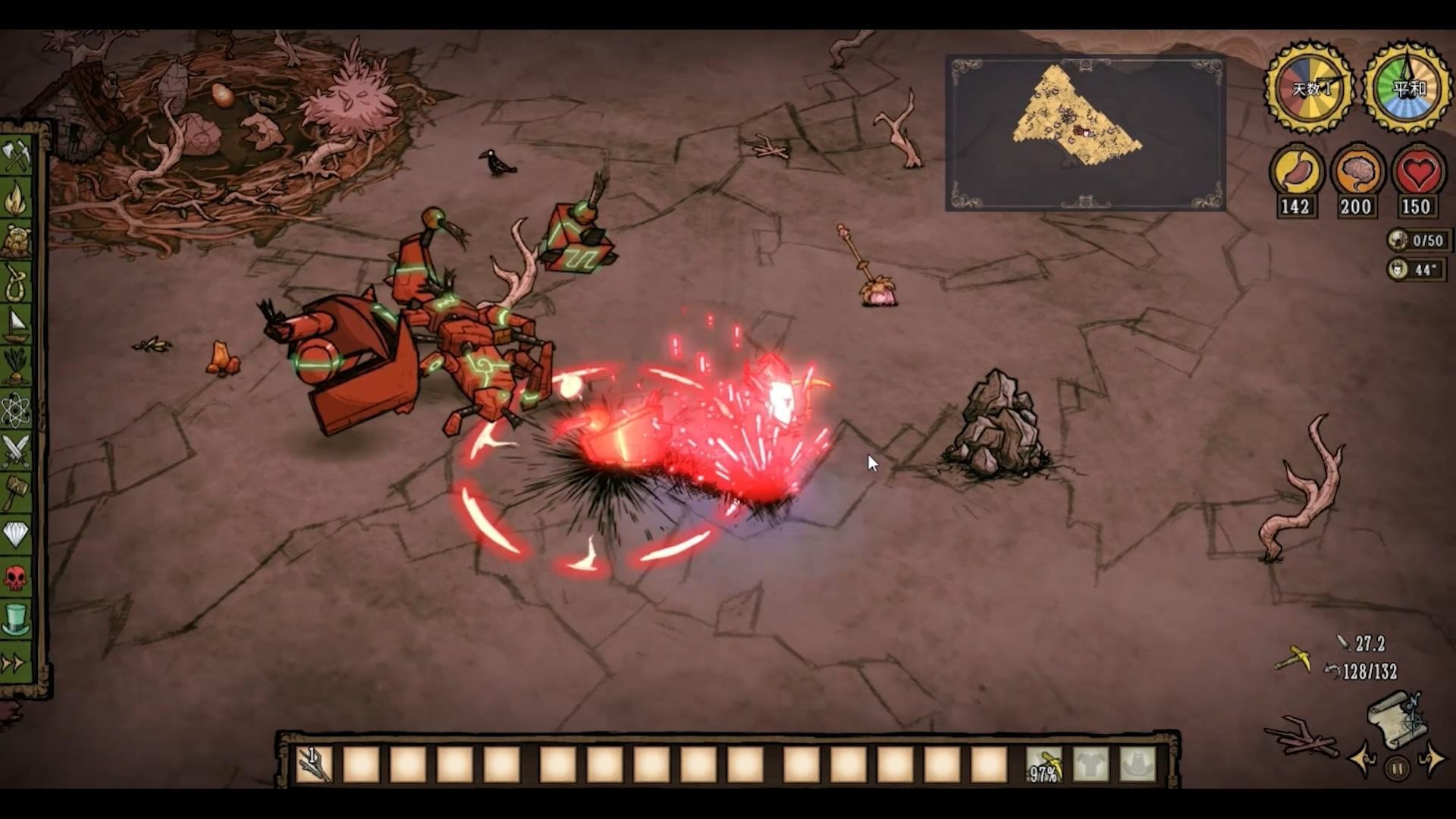Open the Food and farming tab
This screenshot has height=819, width=1456.
[x=16, y=367]
